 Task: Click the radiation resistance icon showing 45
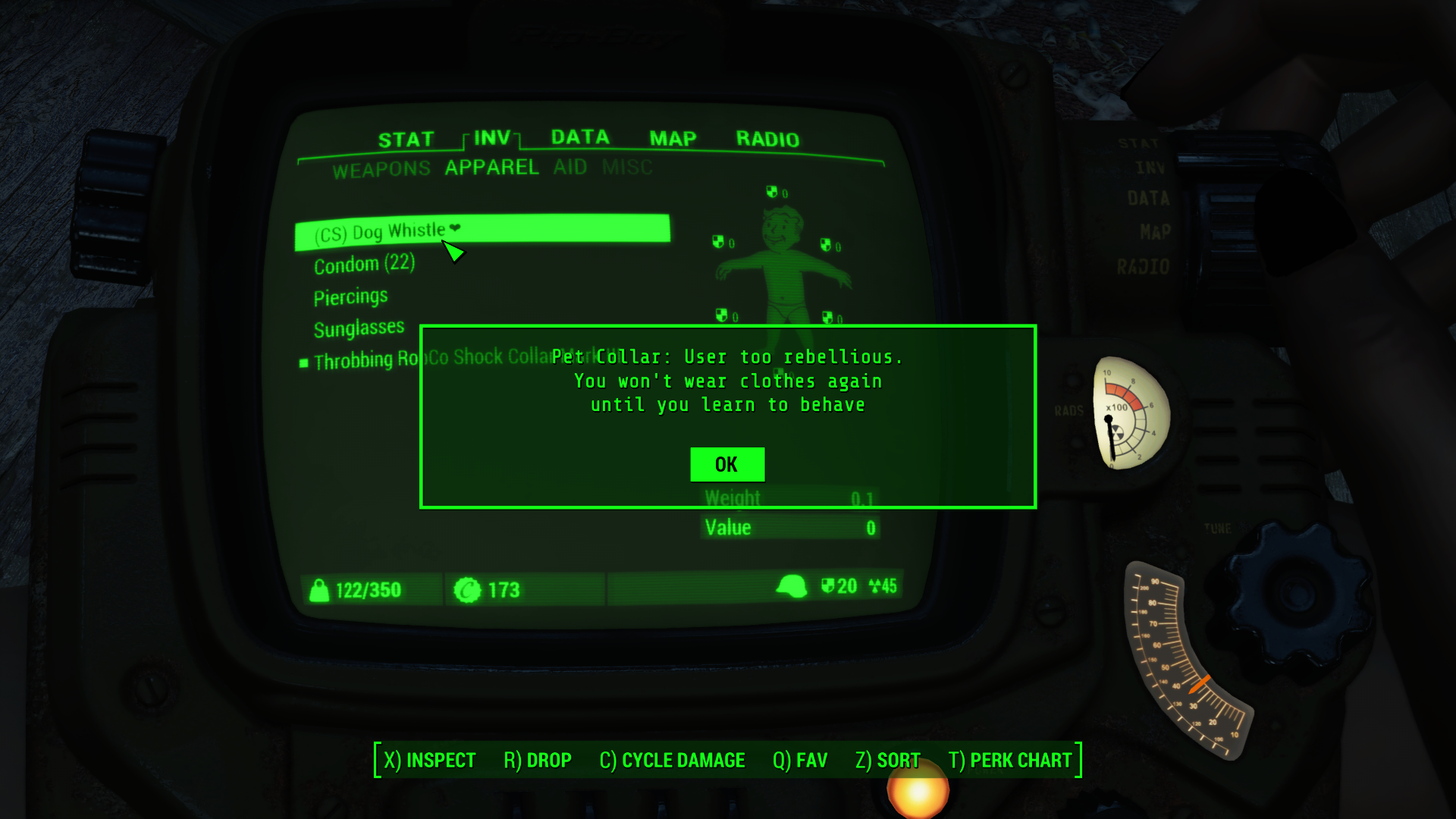(x=874, y=586)
